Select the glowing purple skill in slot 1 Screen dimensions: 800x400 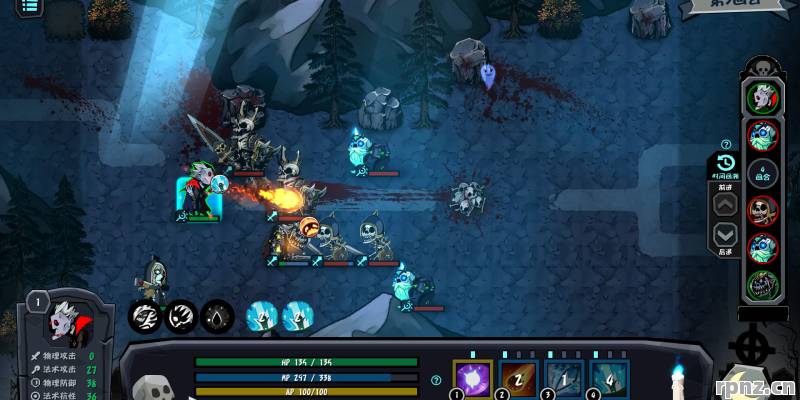click(473, 380)
